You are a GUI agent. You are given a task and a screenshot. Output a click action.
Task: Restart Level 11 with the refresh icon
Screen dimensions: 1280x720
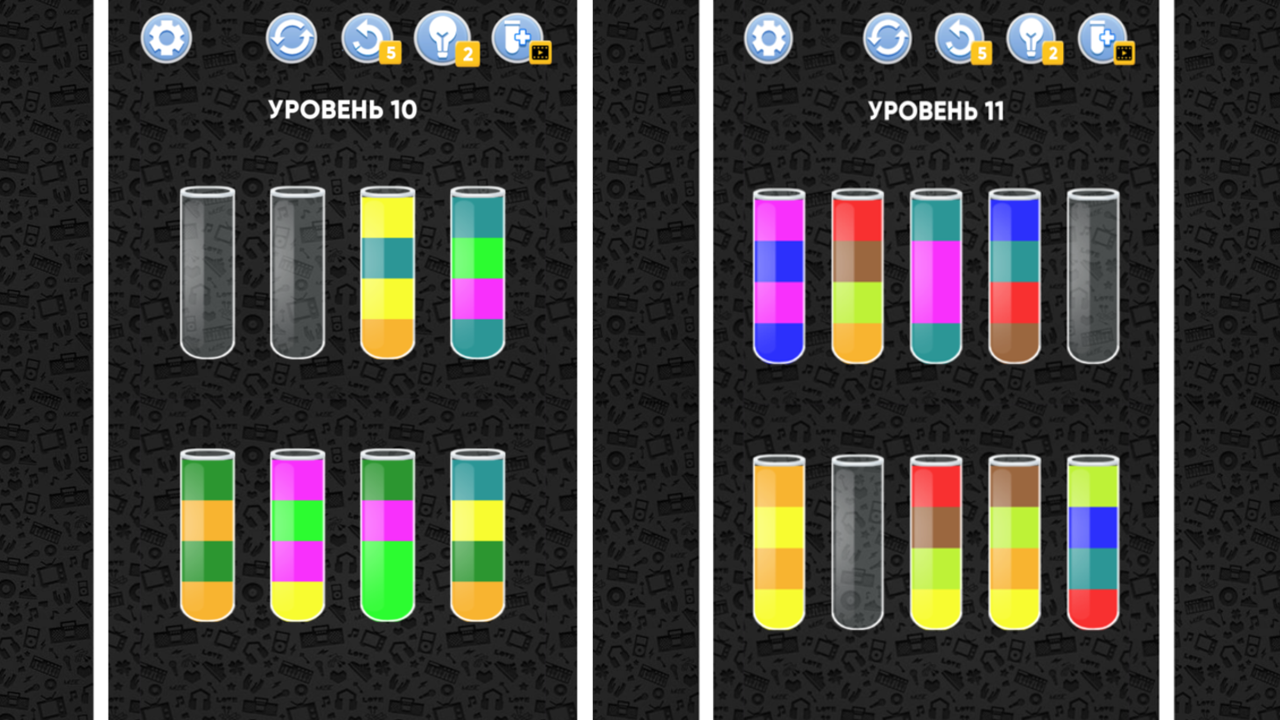[x=886, y=40]
